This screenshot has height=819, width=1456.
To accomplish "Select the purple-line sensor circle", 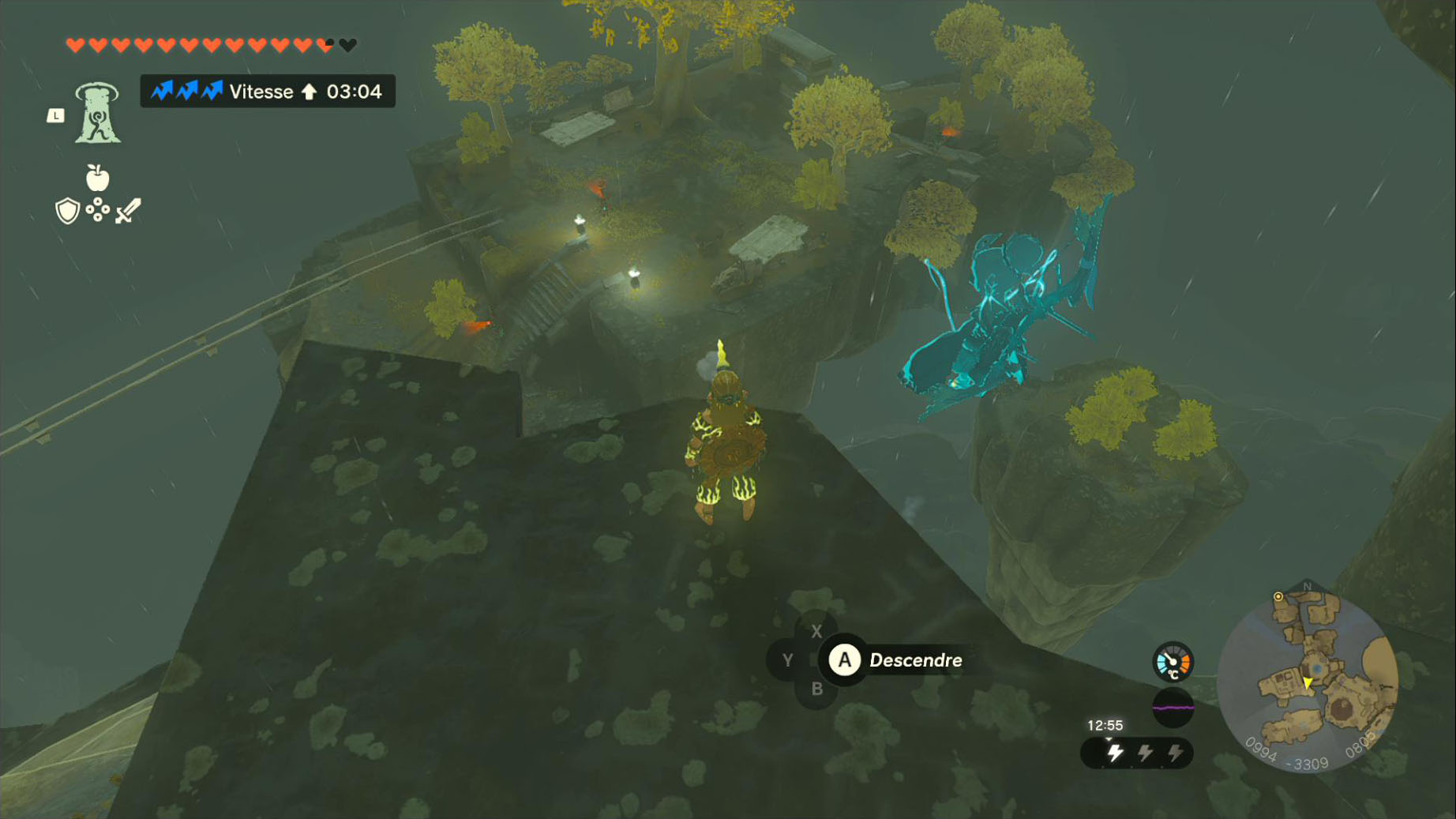I will (1173, 708).
